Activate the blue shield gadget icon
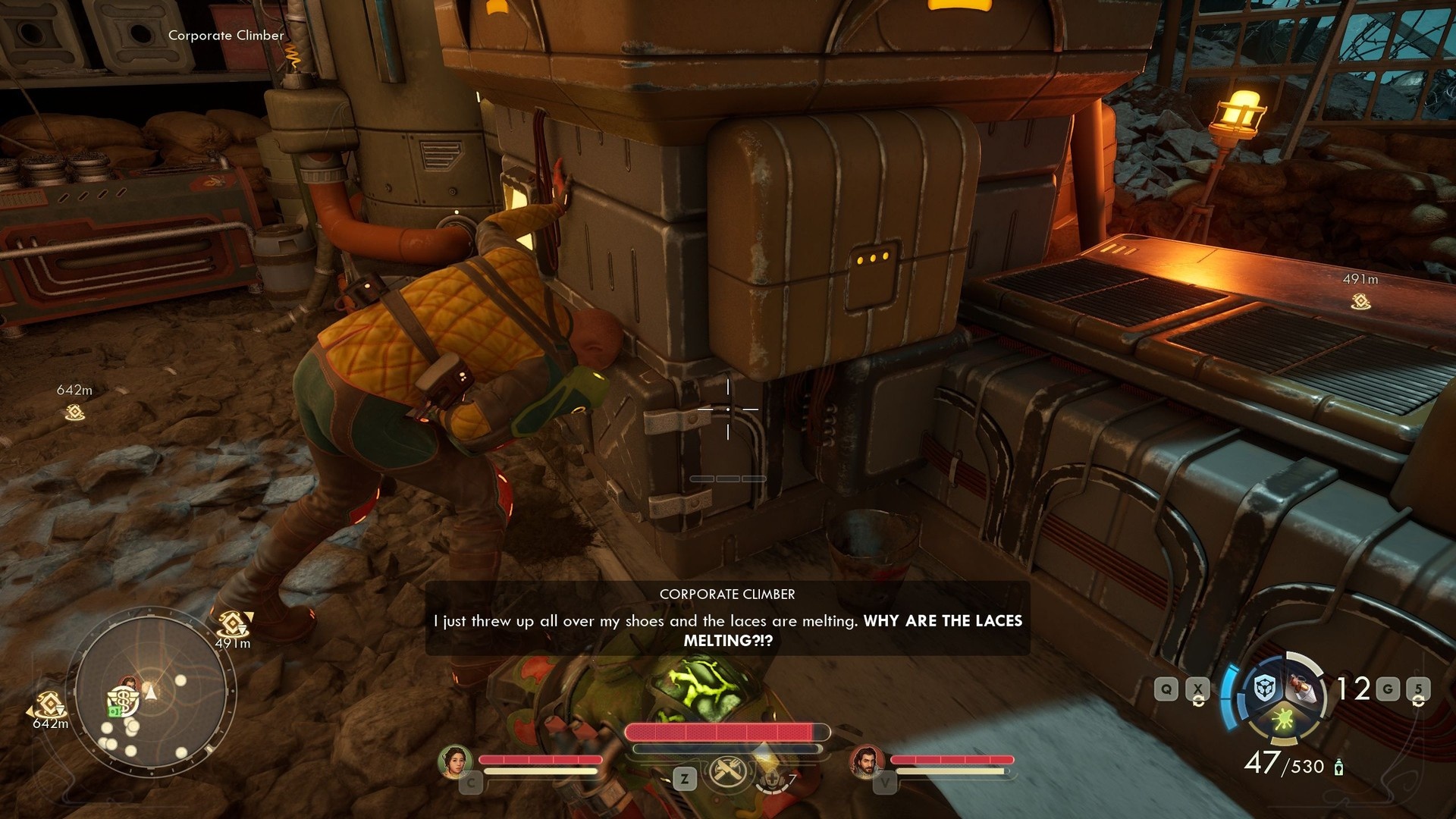 coord(1264,689)
